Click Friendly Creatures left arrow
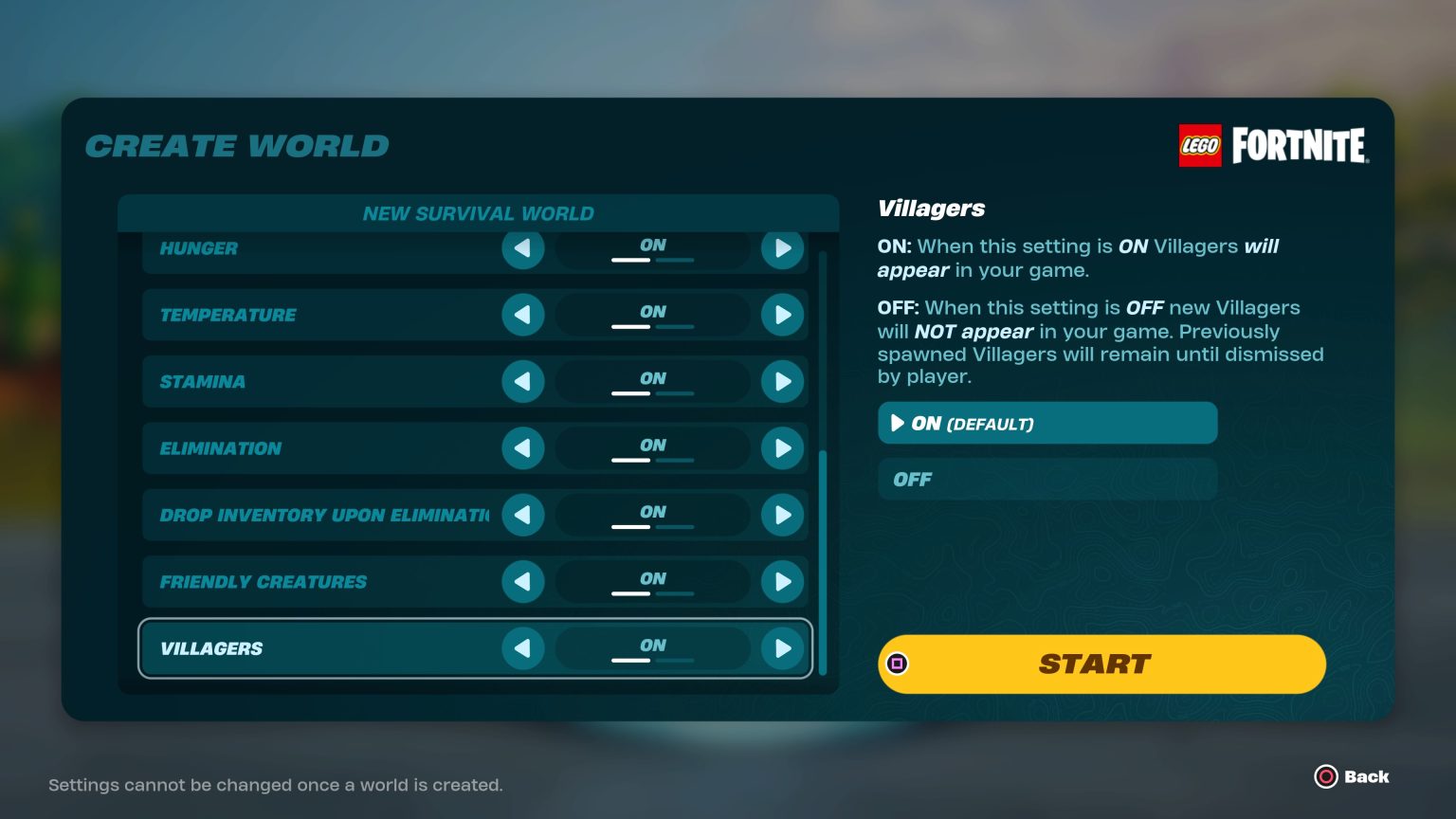1456x819 pixels. click(522, 582)
